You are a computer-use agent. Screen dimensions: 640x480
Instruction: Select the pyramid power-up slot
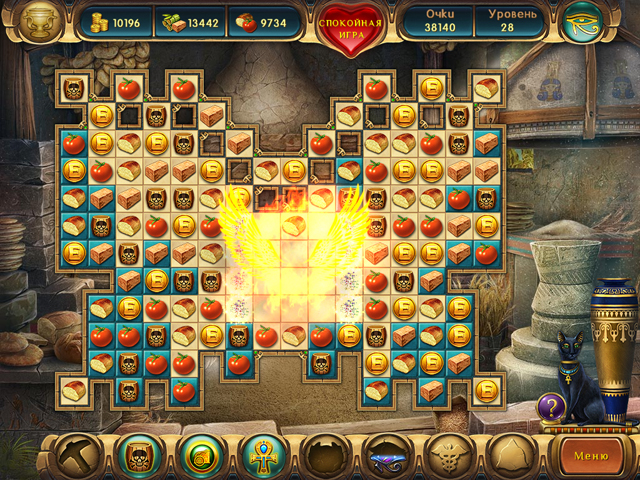(510, 456)
